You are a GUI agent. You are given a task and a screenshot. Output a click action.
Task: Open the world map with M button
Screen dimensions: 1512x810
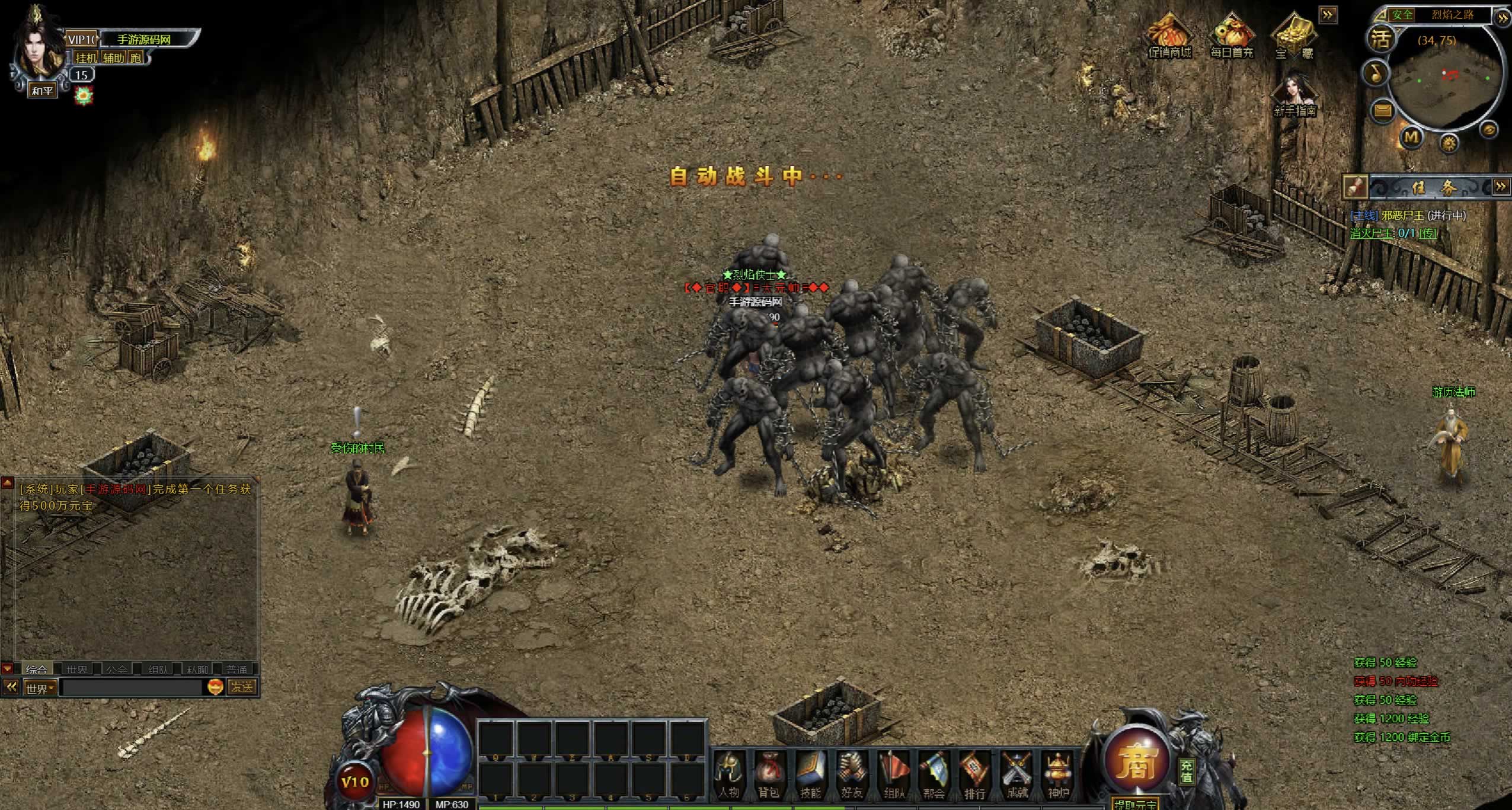(x=1411, y=137)
